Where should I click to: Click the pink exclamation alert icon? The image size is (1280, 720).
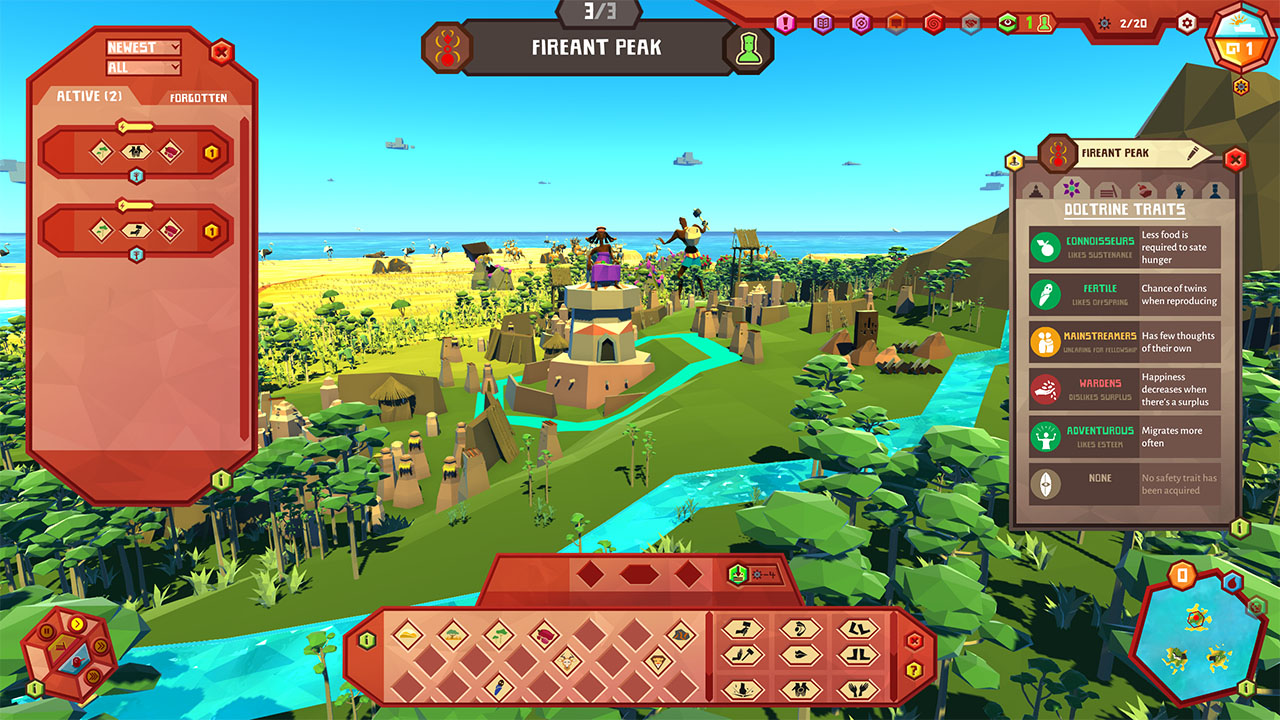[785, 22]
